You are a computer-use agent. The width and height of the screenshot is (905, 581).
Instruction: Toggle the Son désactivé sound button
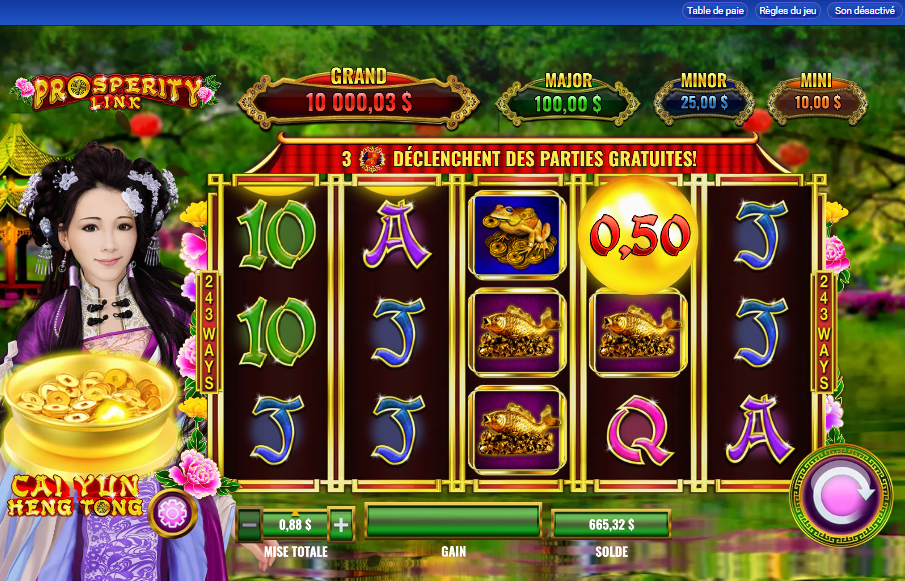tap(864, 11)
